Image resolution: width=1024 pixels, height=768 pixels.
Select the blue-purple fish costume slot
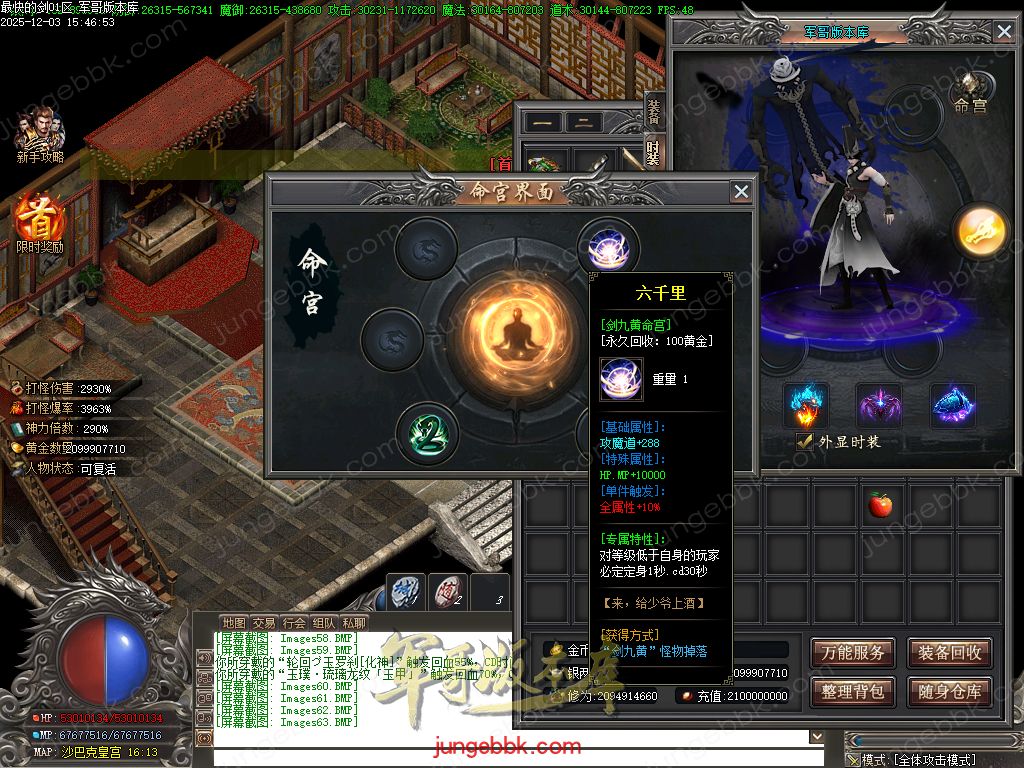pos(952,405)
